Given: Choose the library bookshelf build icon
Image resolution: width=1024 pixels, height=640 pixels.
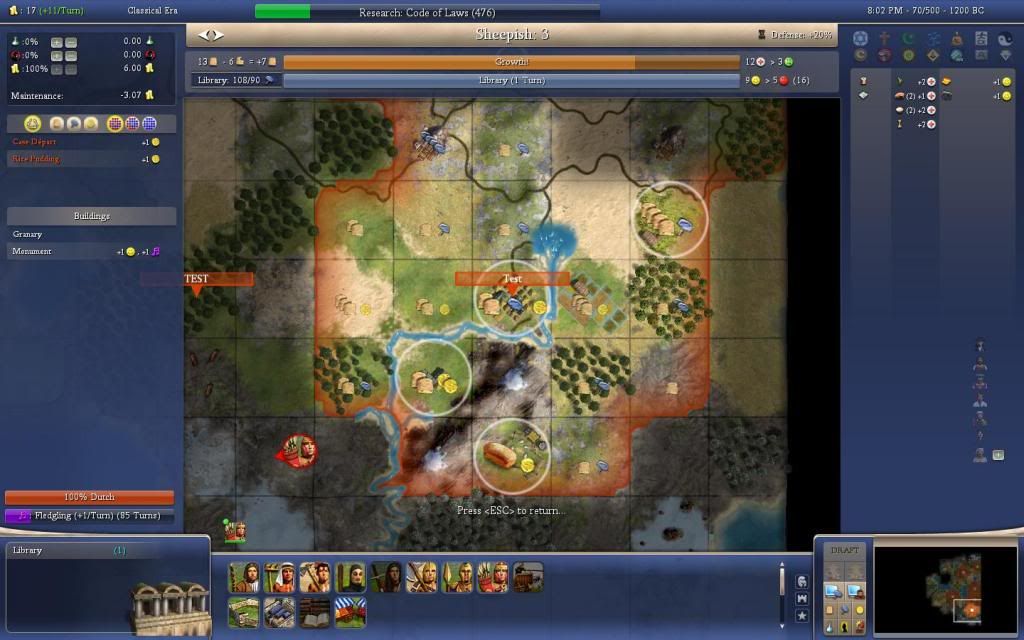Looking at the screenshot, I should (316, 612).
